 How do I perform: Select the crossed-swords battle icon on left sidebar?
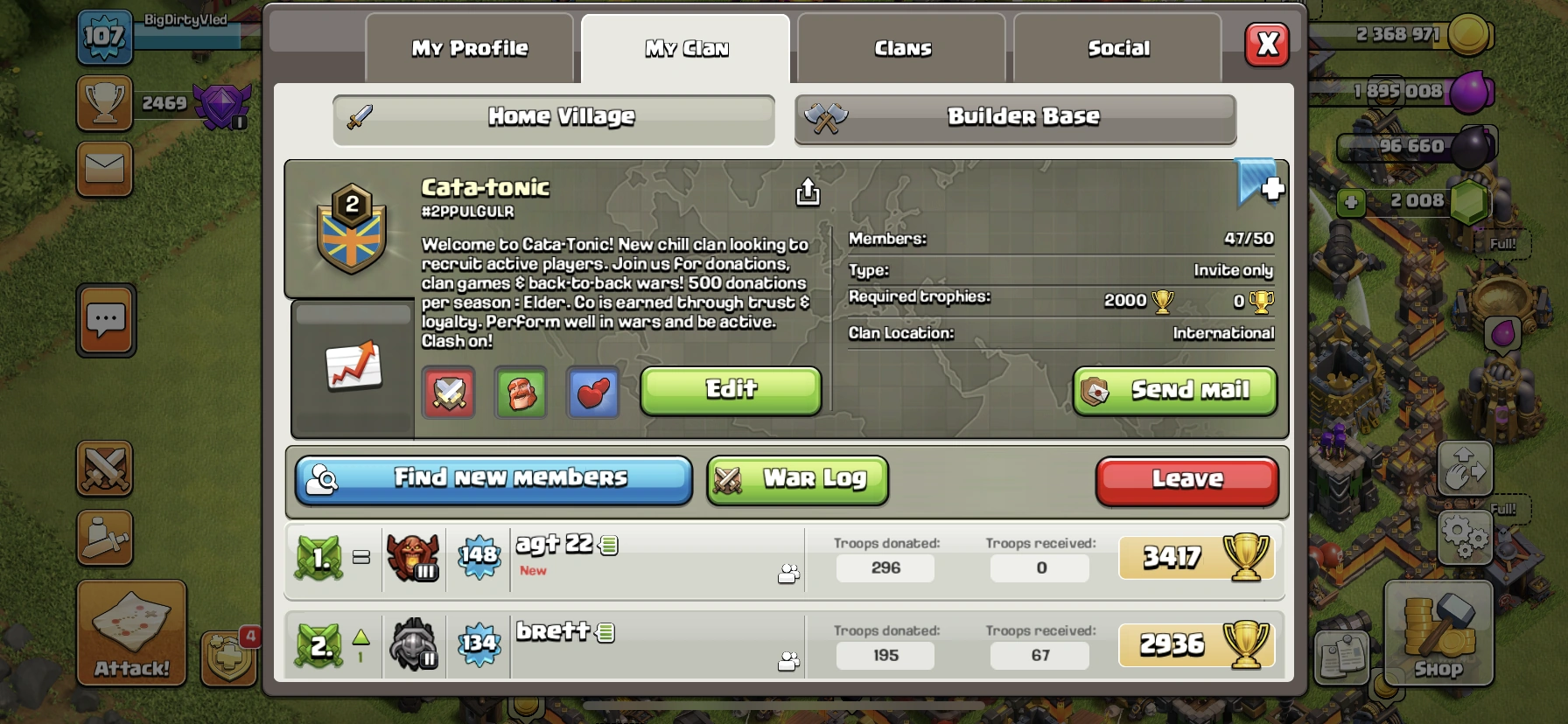point(104,470)
